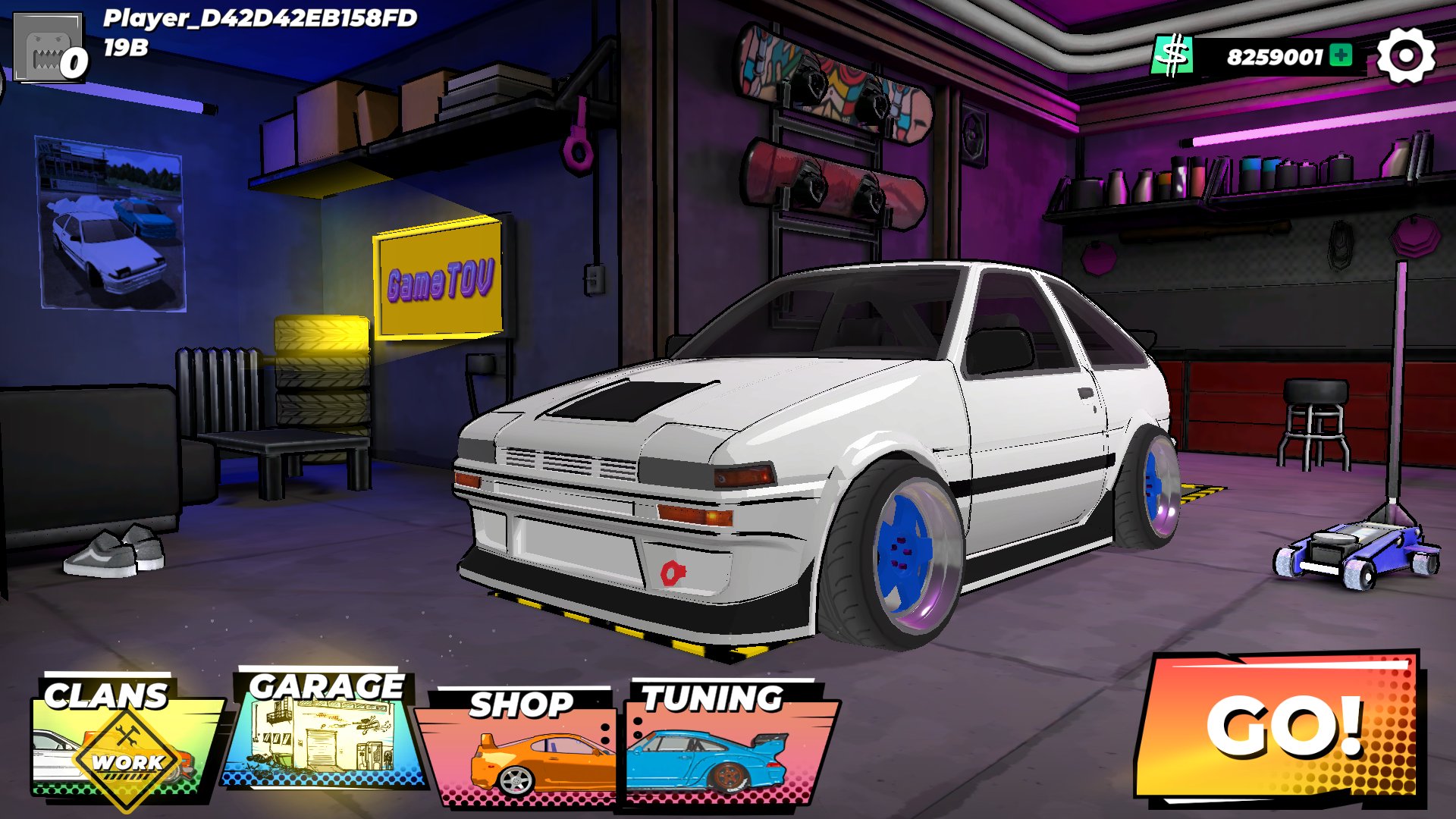This screenshot has height=819, width=1456.
Task: Add cash with the green plus button
Action: [1341, 55]
